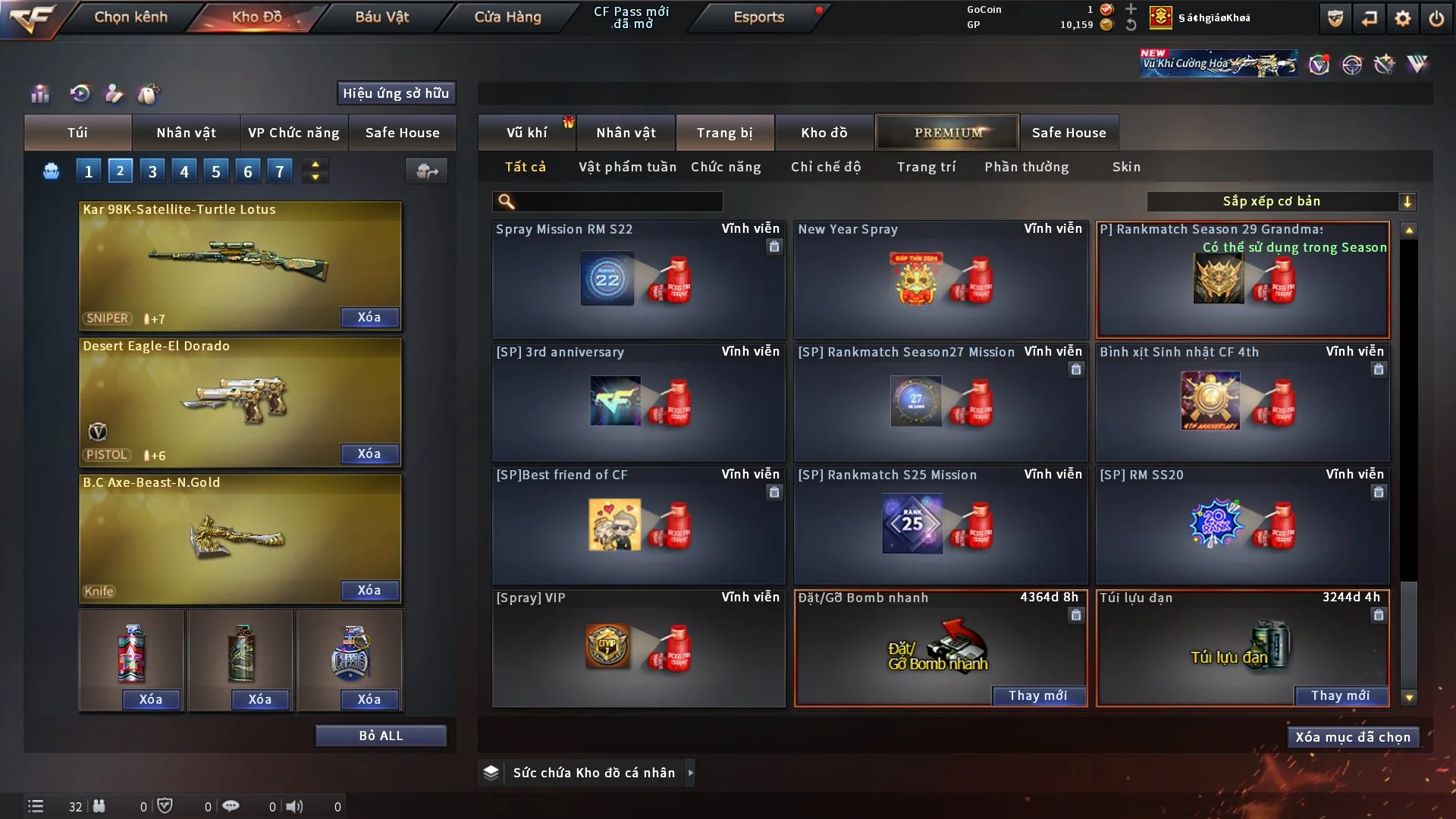Image resolution: width=1456 pixels, height=819 pixels.
Task: Focus the inventory search field
Action: pos(618,202)
